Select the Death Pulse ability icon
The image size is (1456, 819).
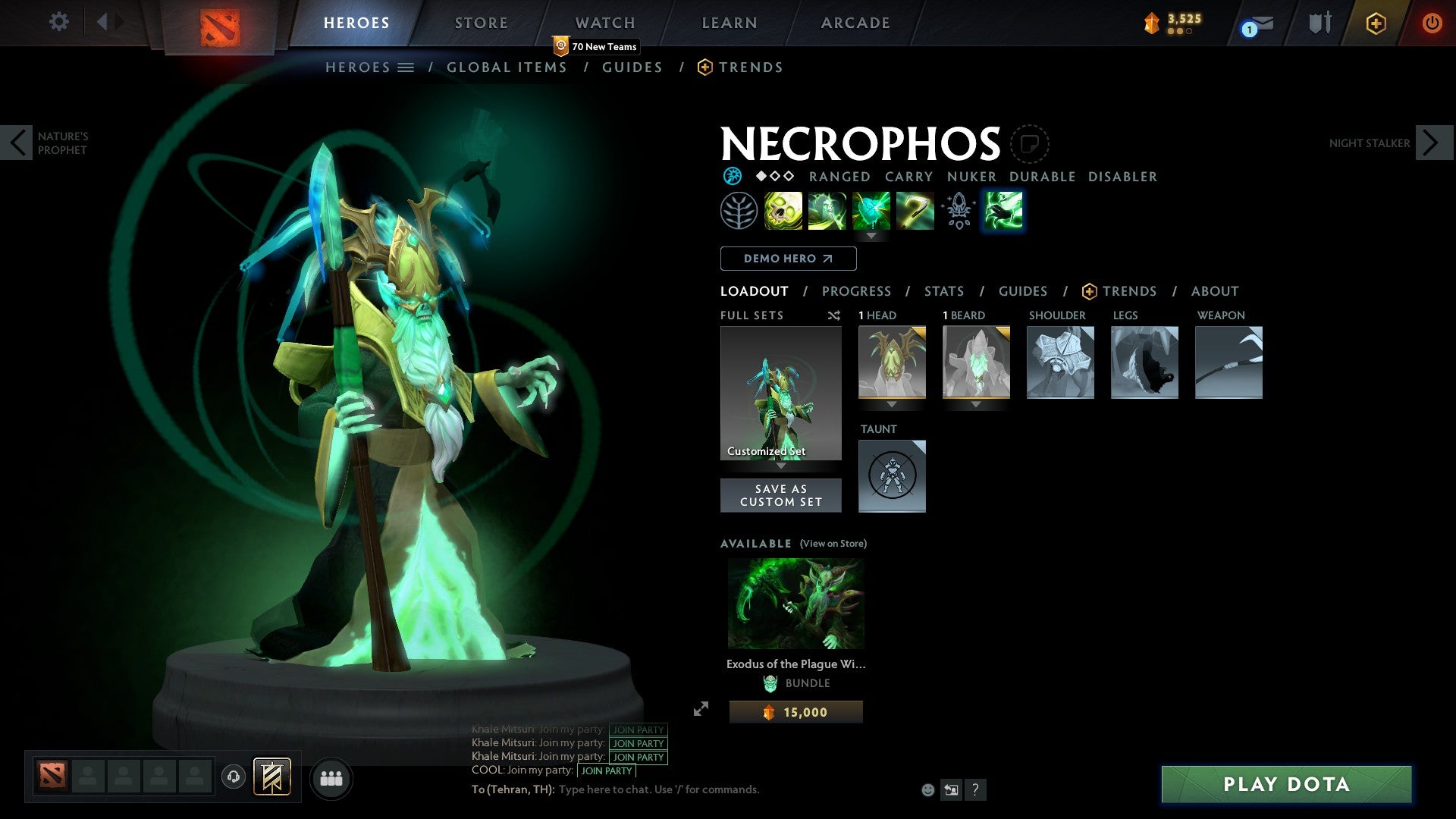pyautogui.click(x=783, y=211)
